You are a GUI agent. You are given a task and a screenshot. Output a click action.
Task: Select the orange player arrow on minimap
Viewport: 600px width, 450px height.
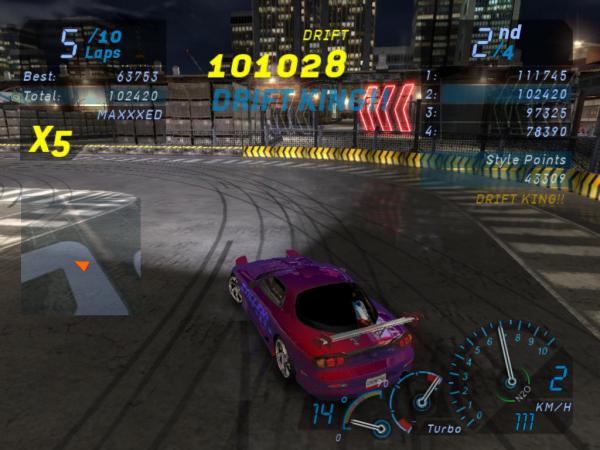(x=83, y=266)
